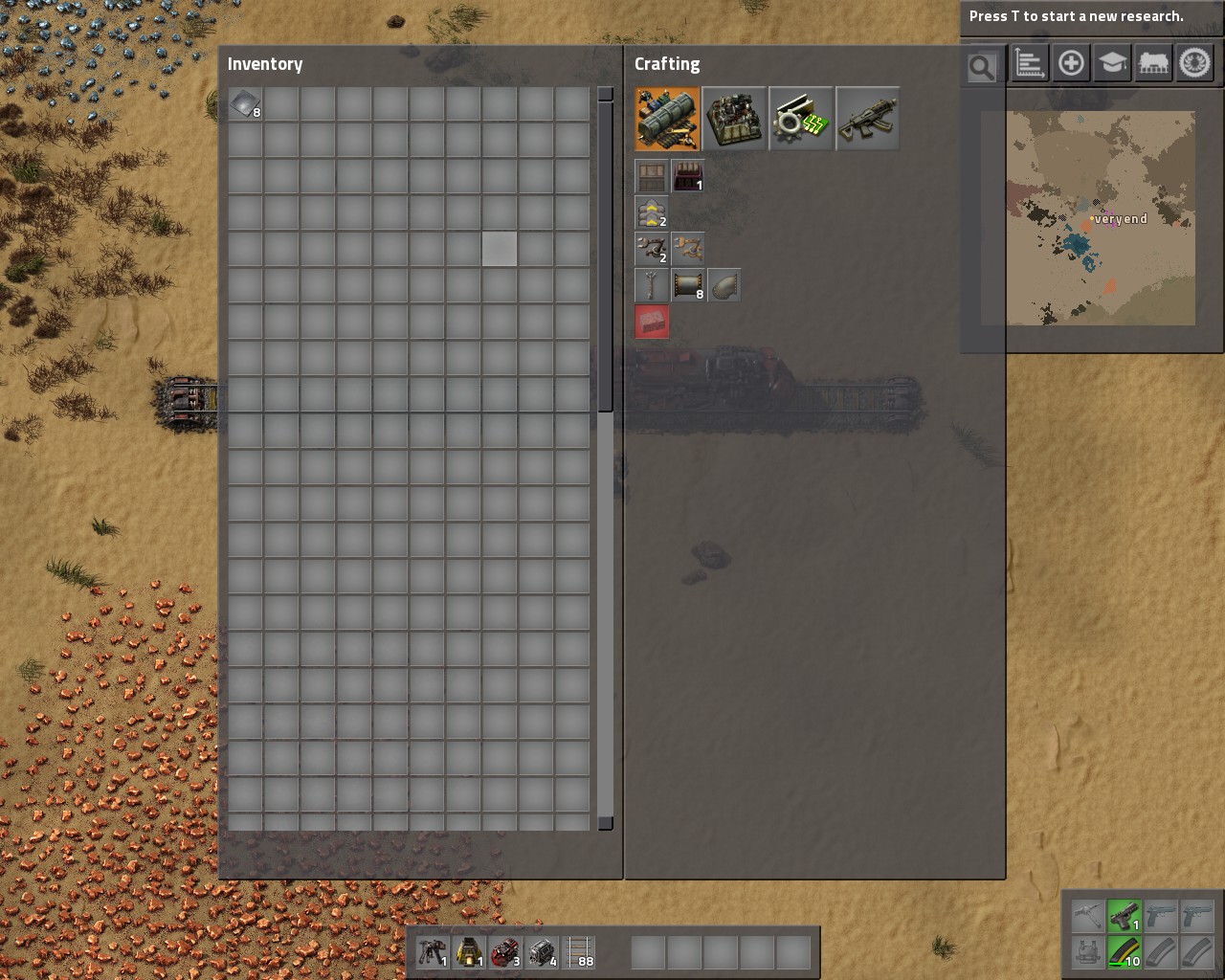Open the Production crafting tab
Image resolution: width=1225 pixels, height=980 pixels.
coord(734,120)
